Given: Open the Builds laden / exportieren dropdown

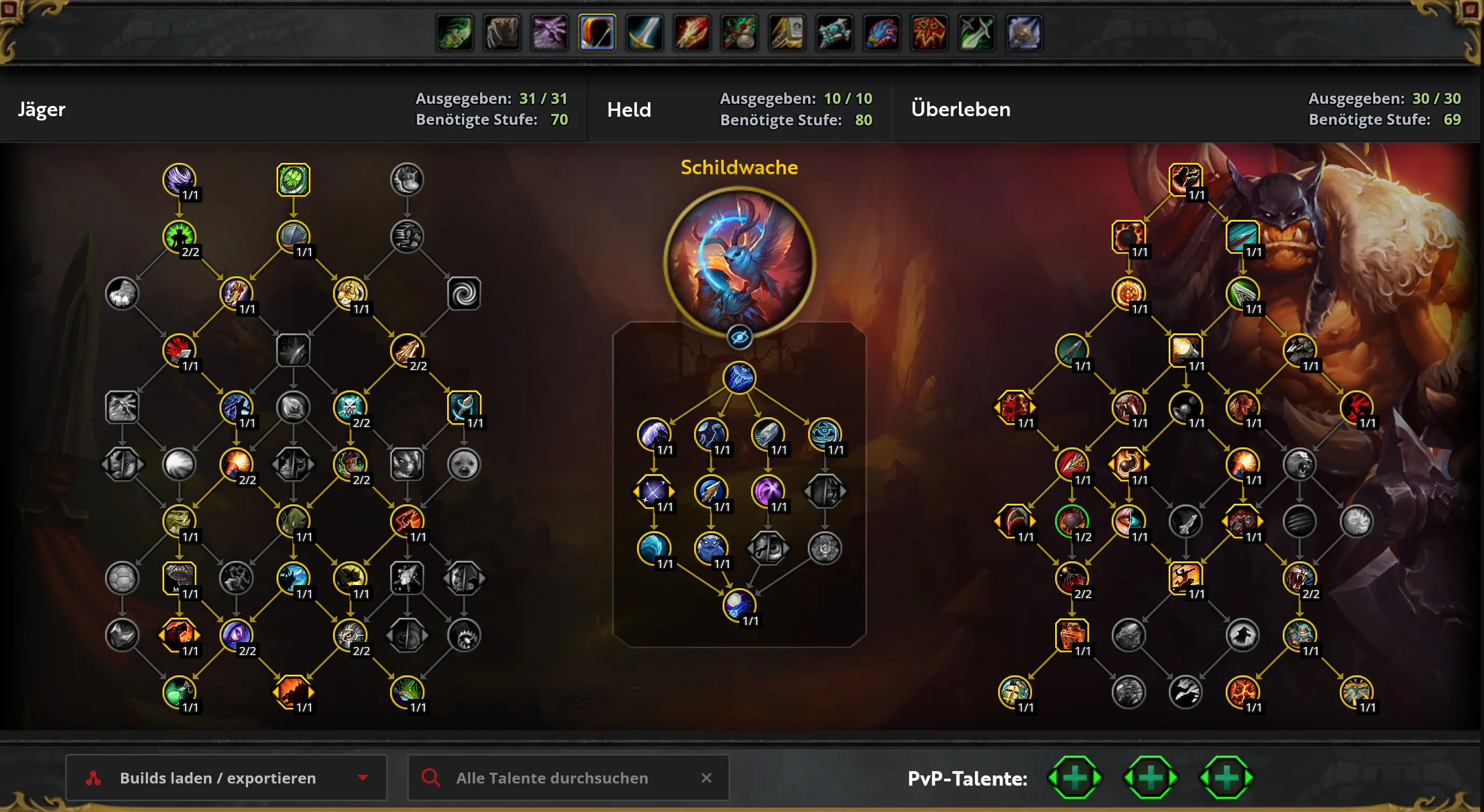Looking at the screenshot, I should click(x=226, y=778).
